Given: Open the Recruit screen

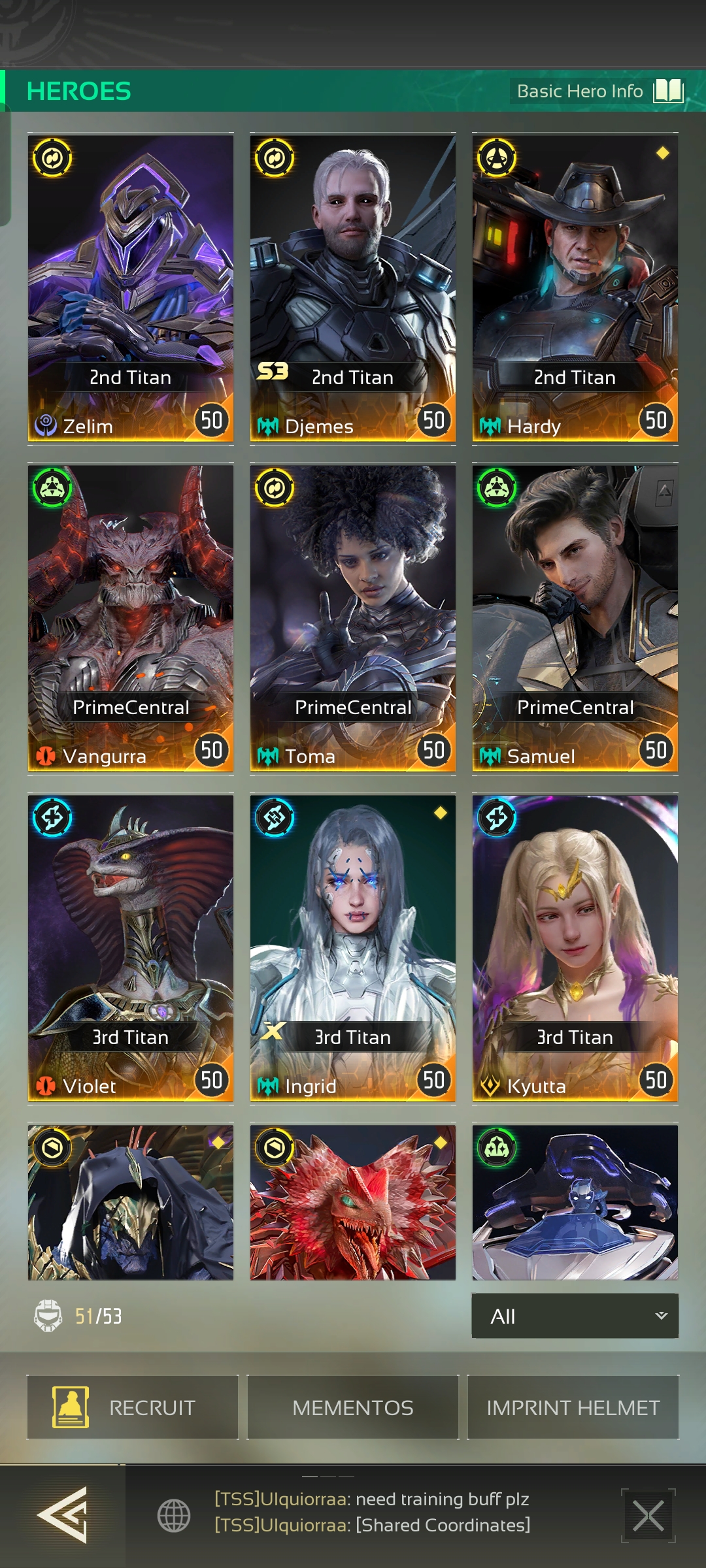Looking at the screenshot, I should [x=133, y=1407].
